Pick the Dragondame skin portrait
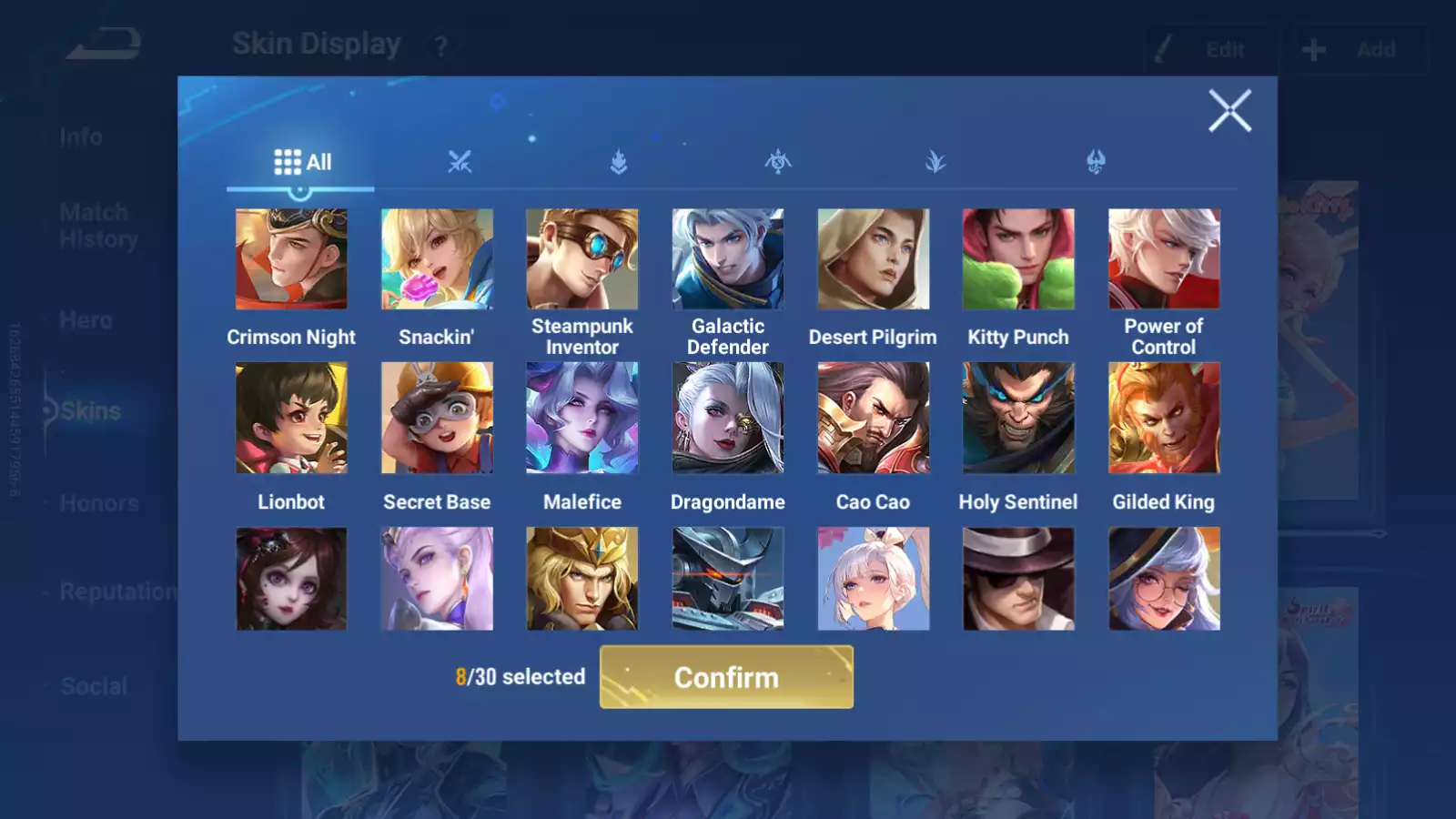1456x819 pixels. coord(727,418)
